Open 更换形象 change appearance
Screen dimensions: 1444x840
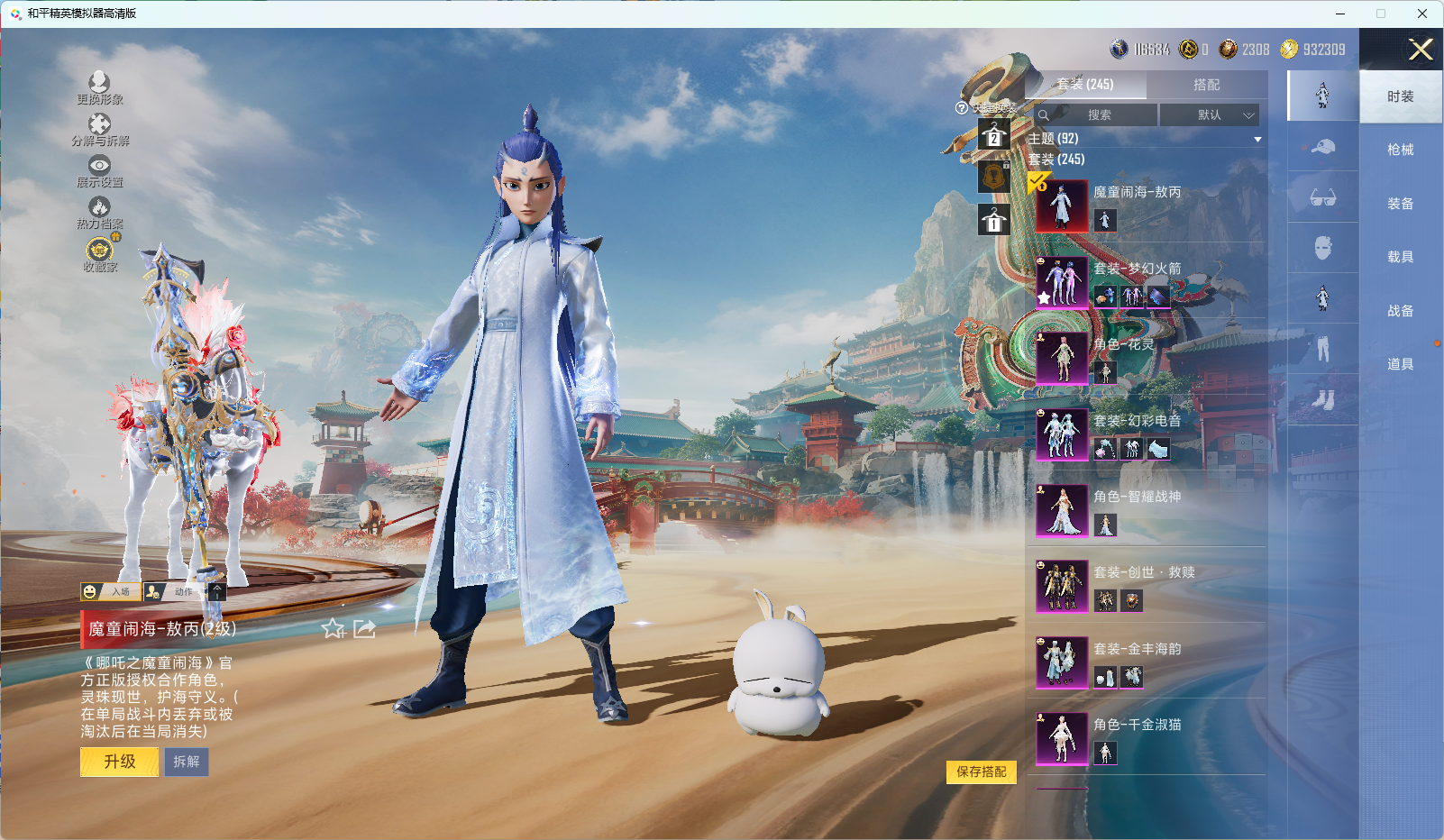pos(99,87)
